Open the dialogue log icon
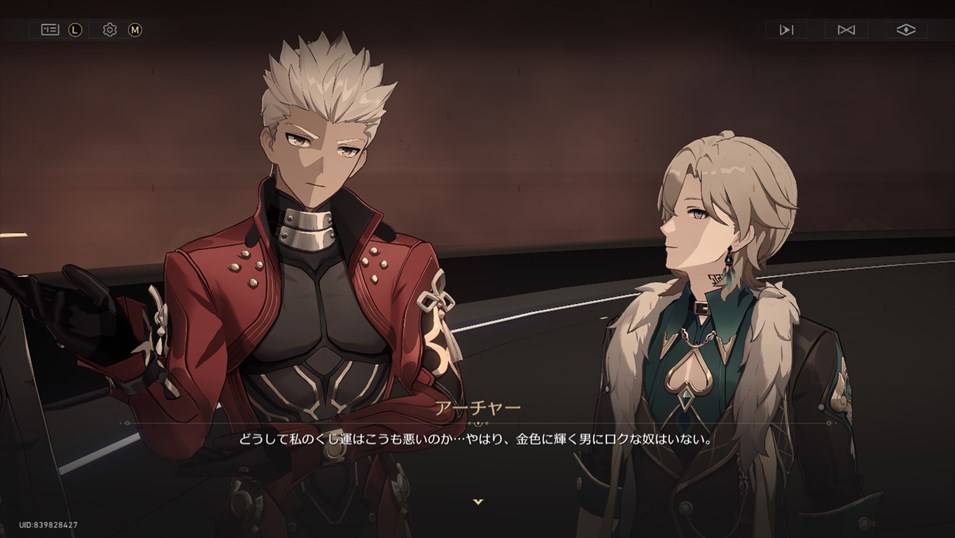This screenshot has height=538, width=955. pyautogui.click(x=50, y=30)
